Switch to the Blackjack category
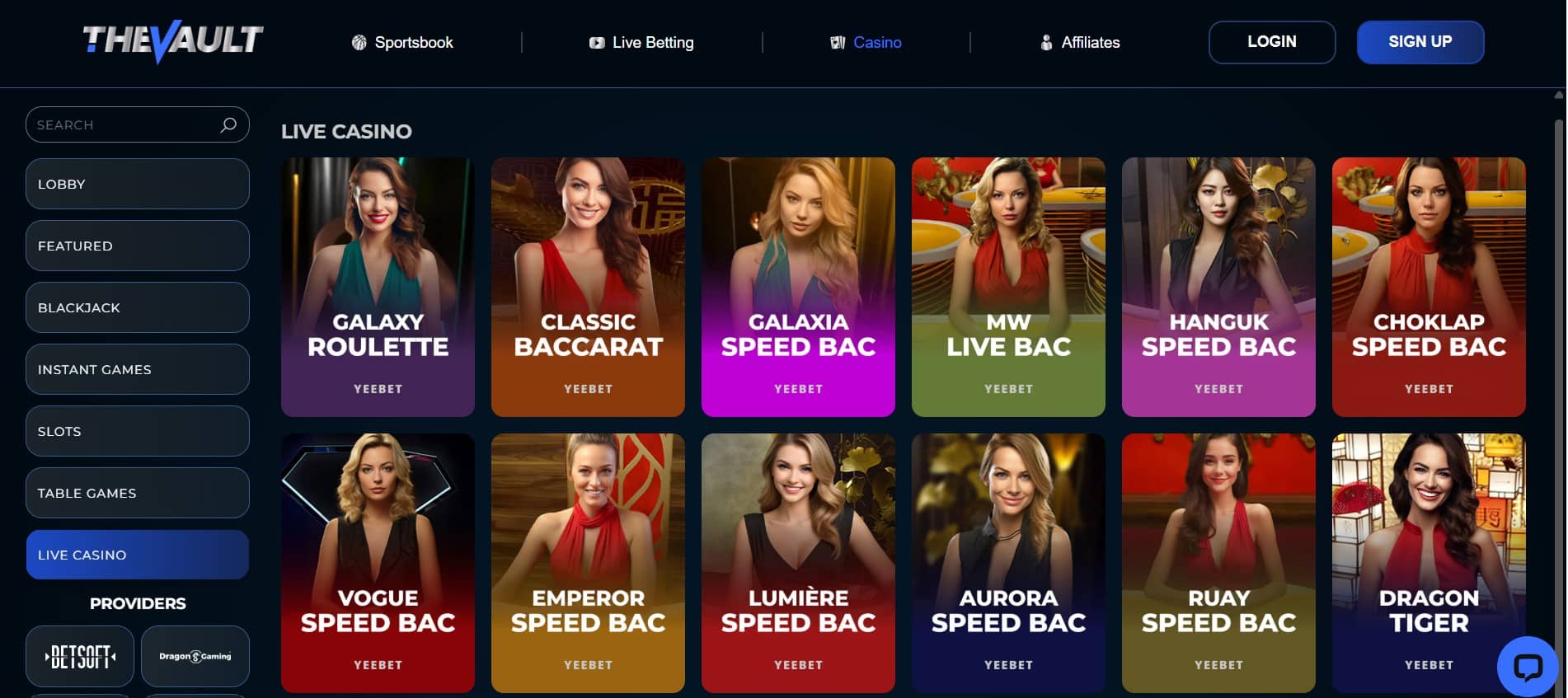Viewport: 1568px width, 698px height. (x=137, y=307)
